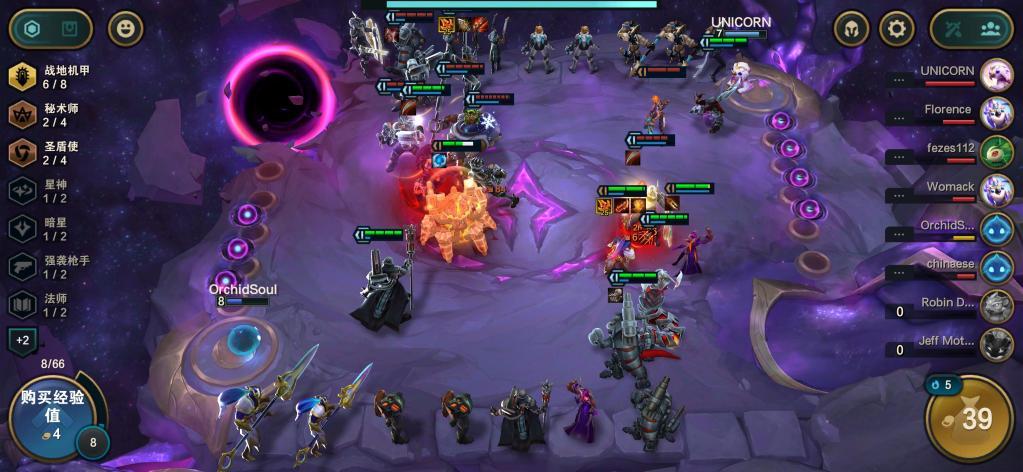The height and width of the screenshot is (472, 1023).
Task: Select fezes112 in the player list
Action: coord(996,151)
